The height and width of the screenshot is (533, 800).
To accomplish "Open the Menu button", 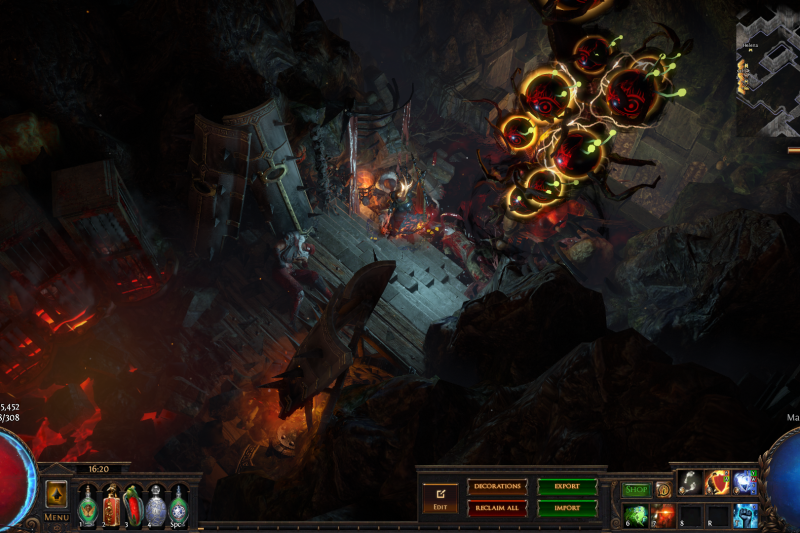I will pos(56,517).
